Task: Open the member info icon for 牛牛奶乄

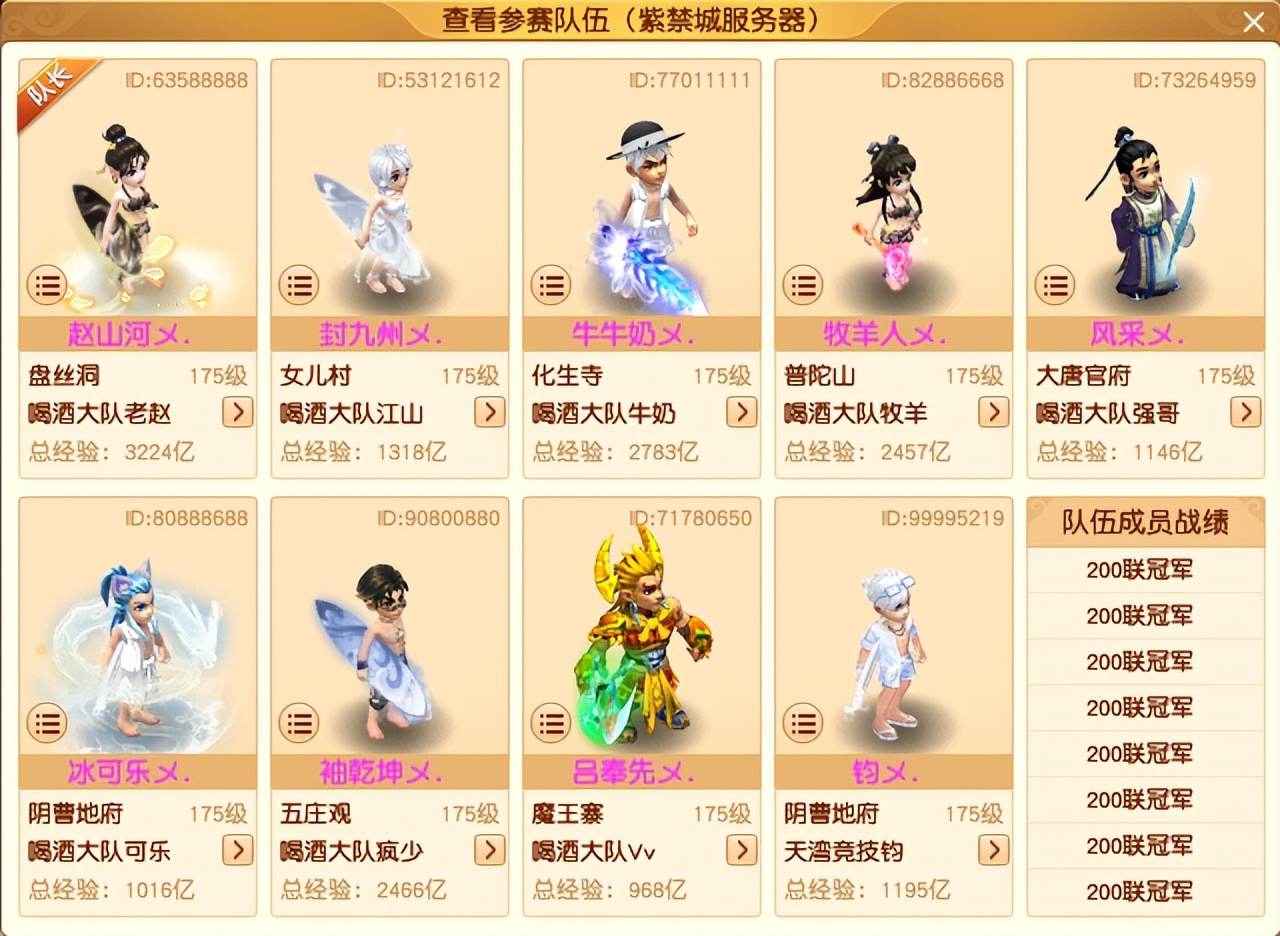Action: [551, 285]
